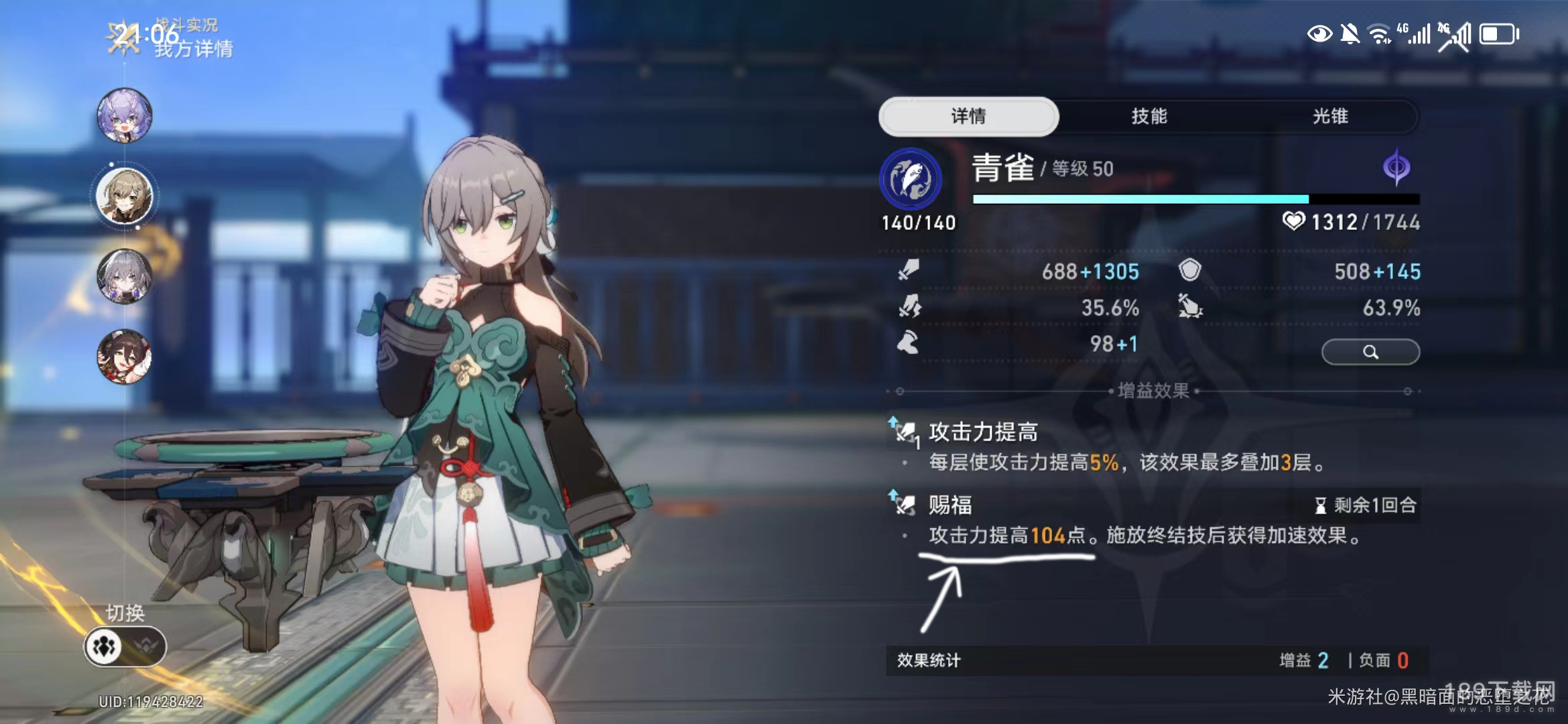Select the 攻击力提高 buff entry
This screenshot has height=724, width=1568.
point(982,432)
